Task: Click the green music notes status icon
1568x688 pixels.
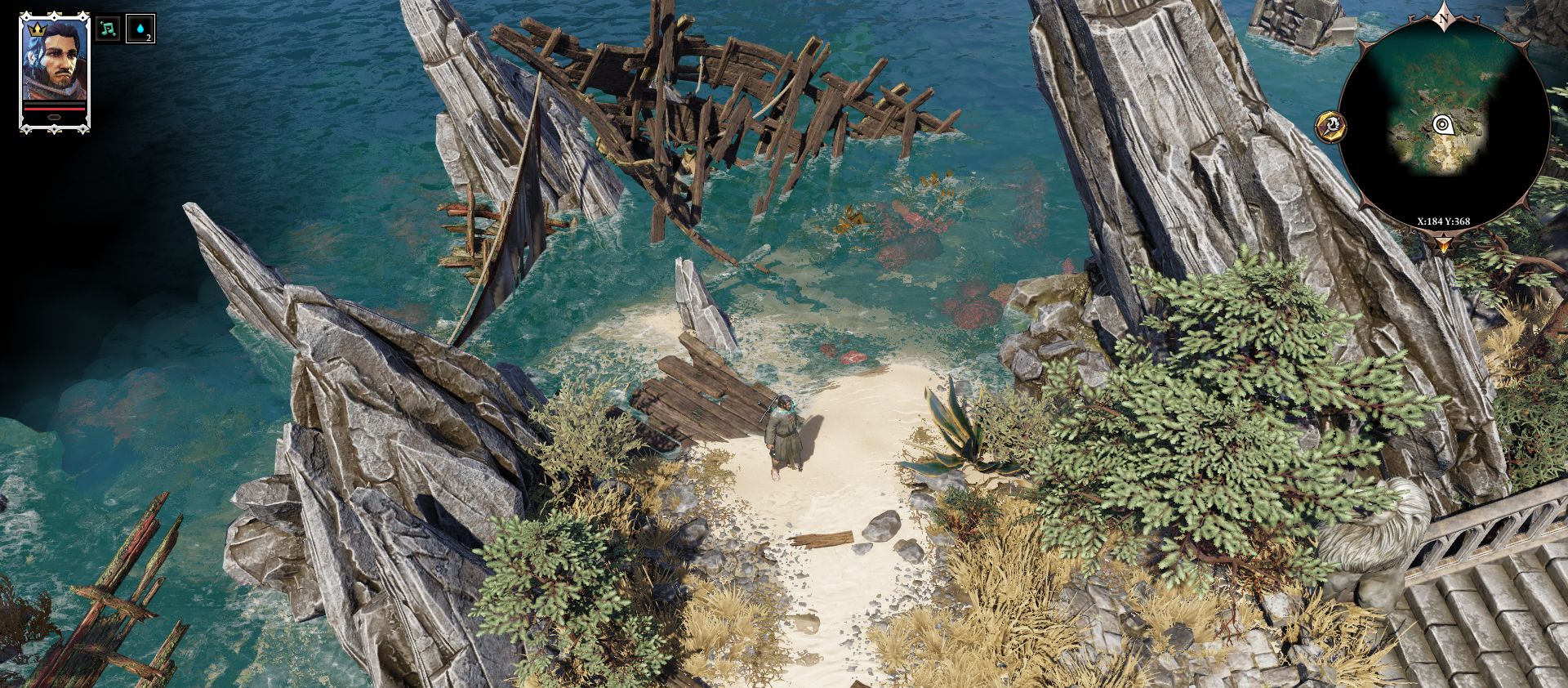Action: (107, 29)
